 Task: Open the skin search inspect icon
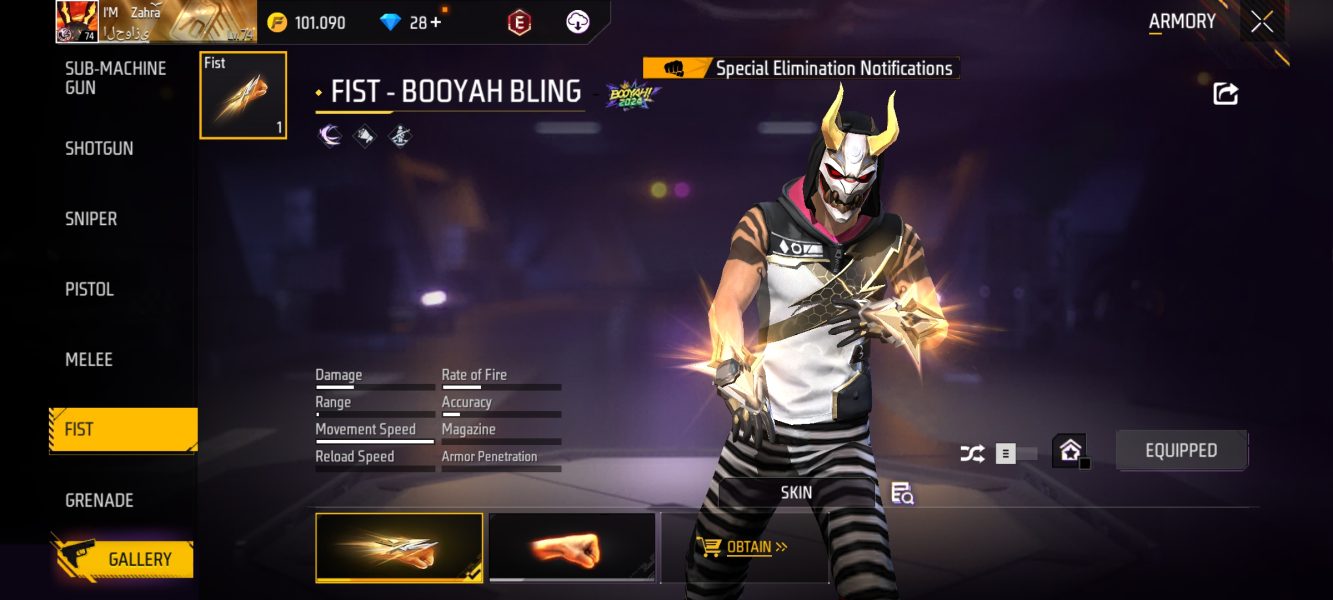point(902,493)
